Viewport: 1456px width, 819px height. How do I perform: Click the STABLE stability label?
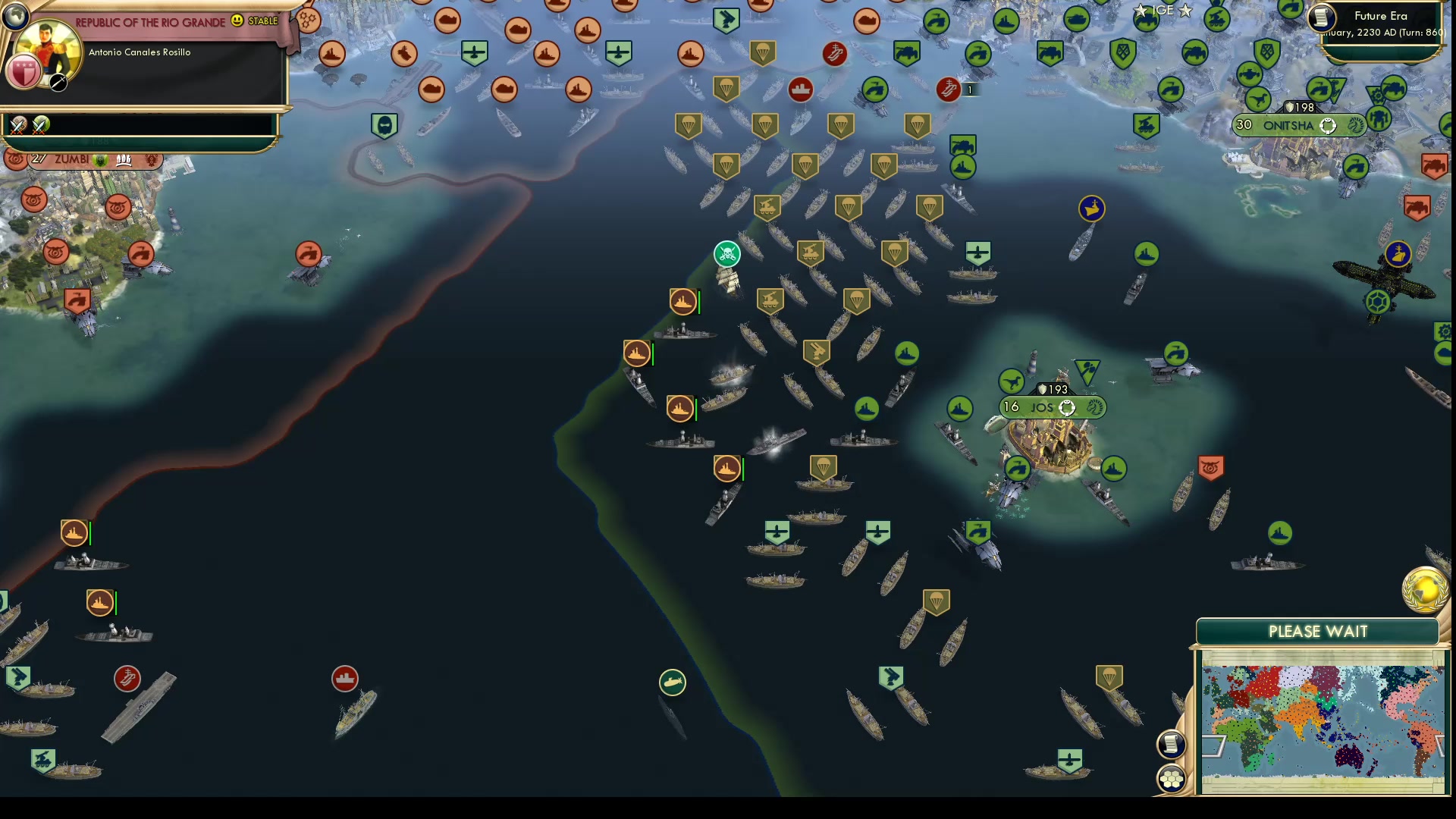click(x=262, y=22)
